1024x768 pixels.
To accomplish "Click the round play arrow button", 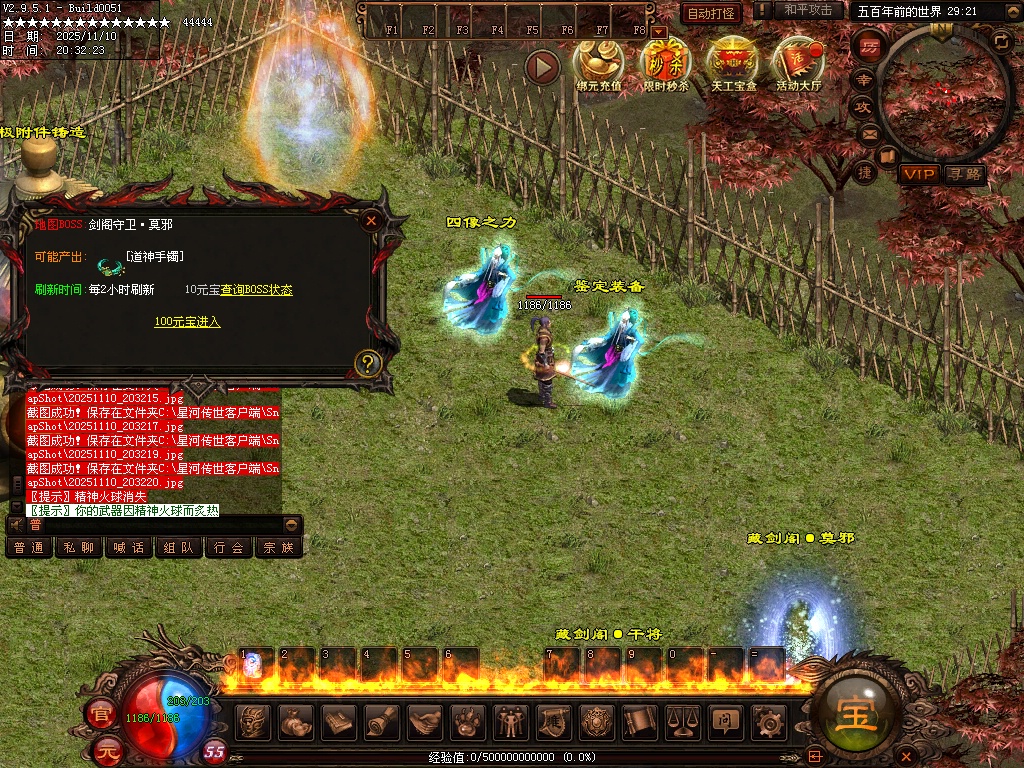I will coord(542,67).
